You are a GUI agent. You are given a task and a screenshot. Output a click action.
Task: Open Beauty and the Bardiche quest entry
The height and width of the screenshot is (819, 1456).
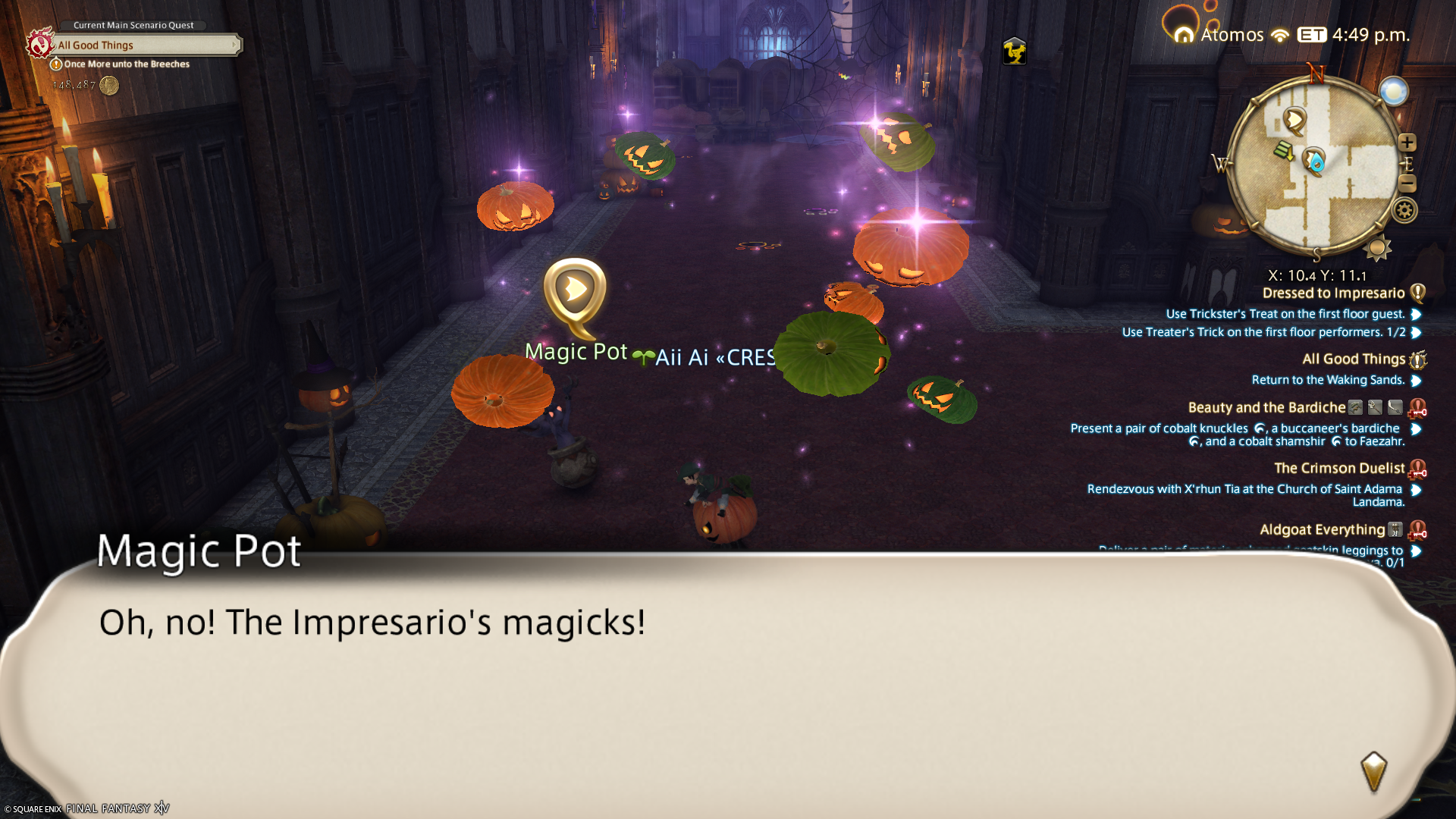(1266, 408)
